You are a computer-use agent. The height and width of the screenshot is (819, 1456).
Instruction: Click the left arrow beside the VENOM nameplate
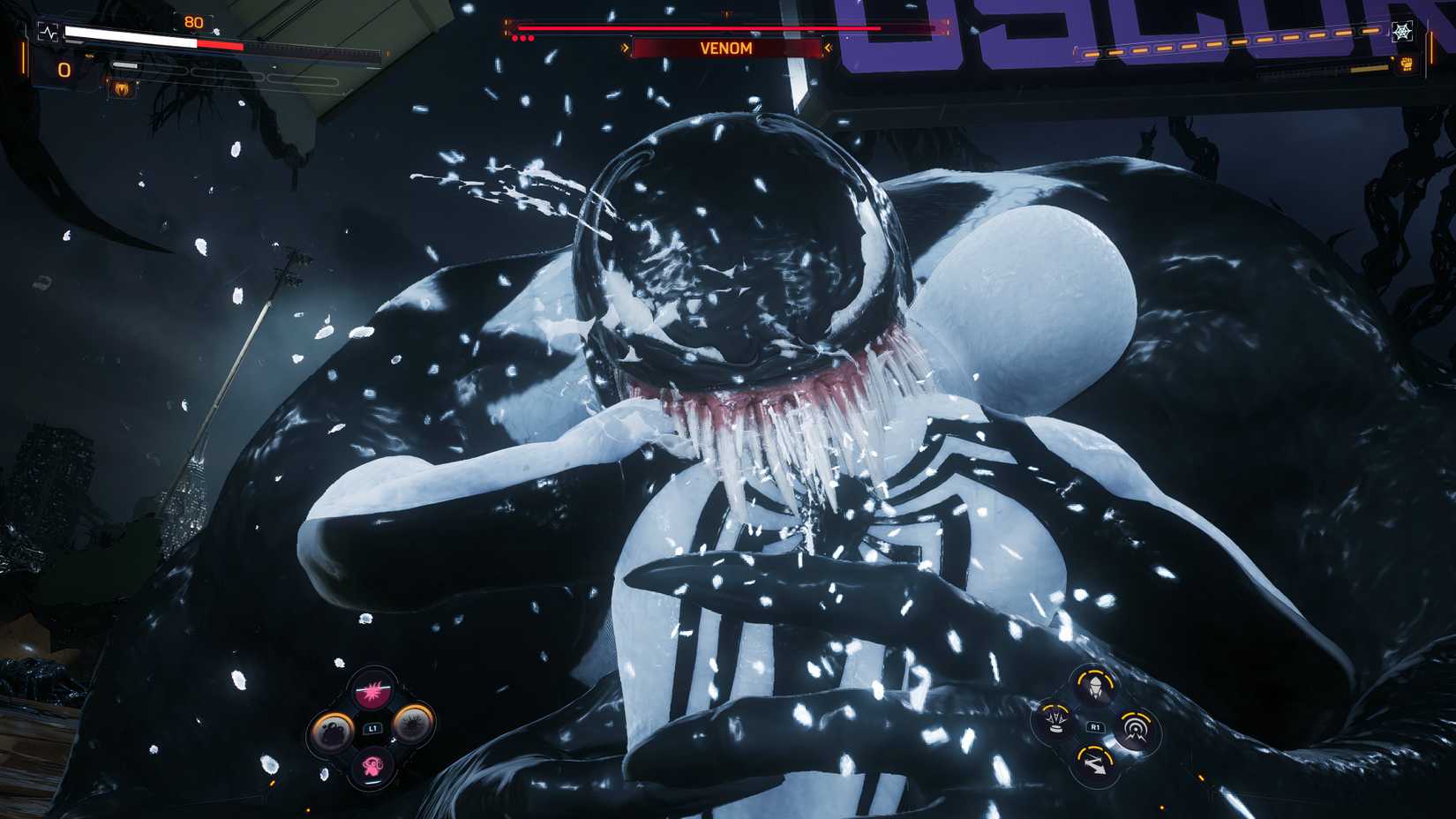(626, 48)
